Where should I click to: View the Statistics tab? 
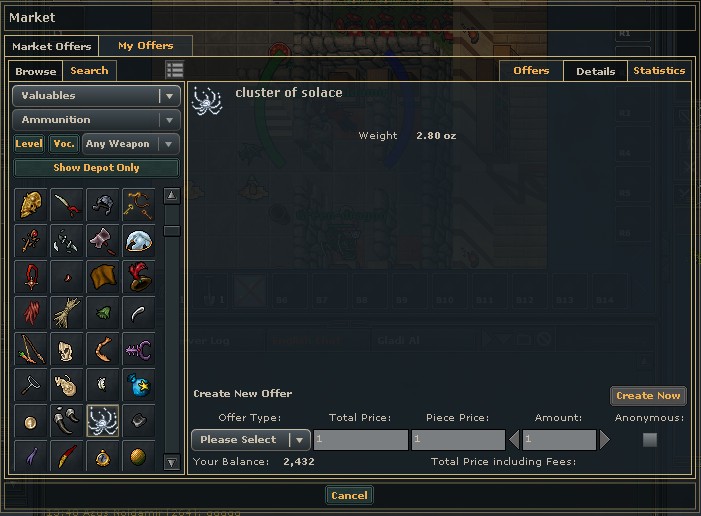pyautogui.click(x=659, y=71)
